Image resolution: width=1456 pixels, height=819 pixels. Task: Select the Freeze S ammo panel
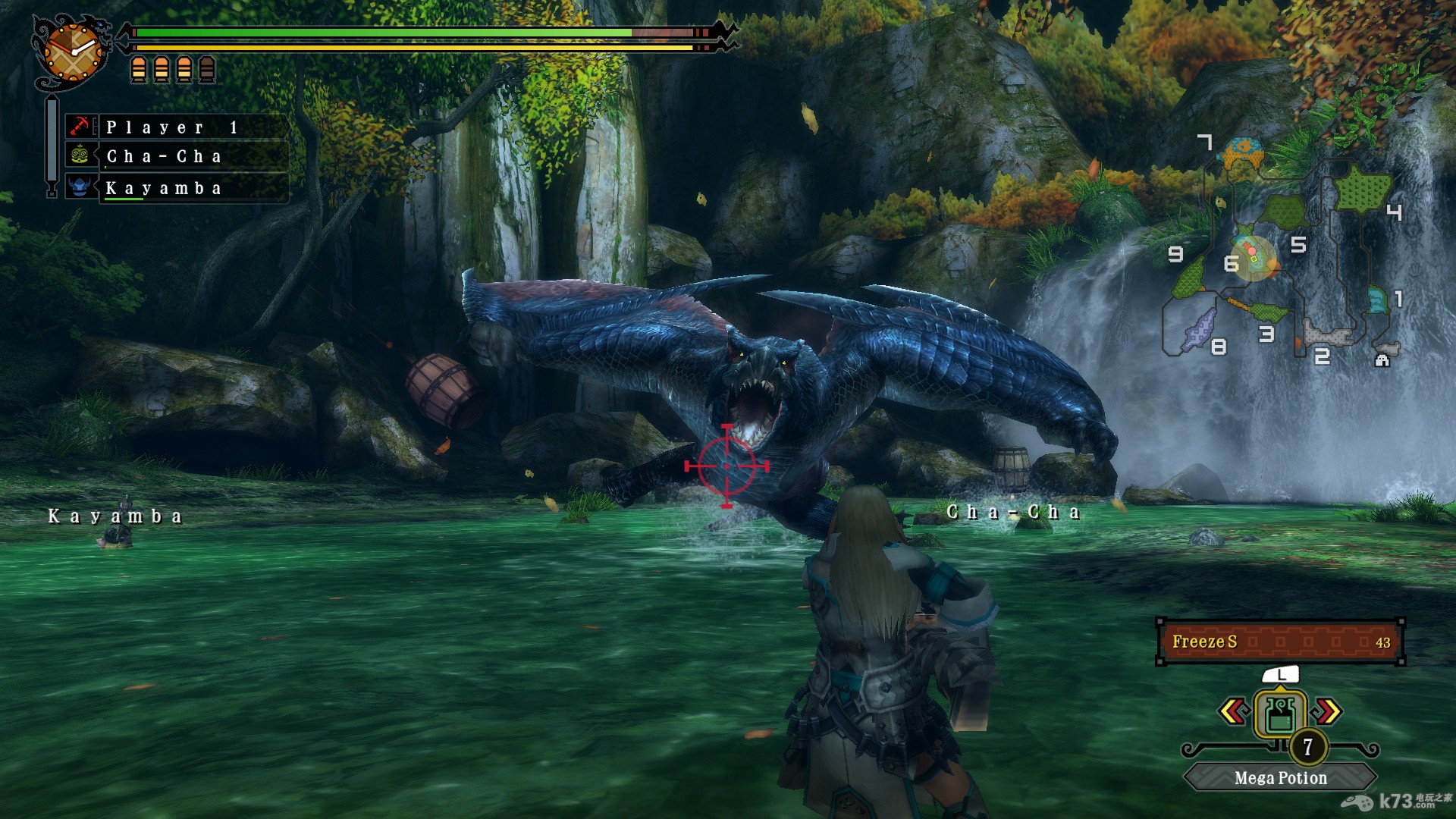point(1280,642)
